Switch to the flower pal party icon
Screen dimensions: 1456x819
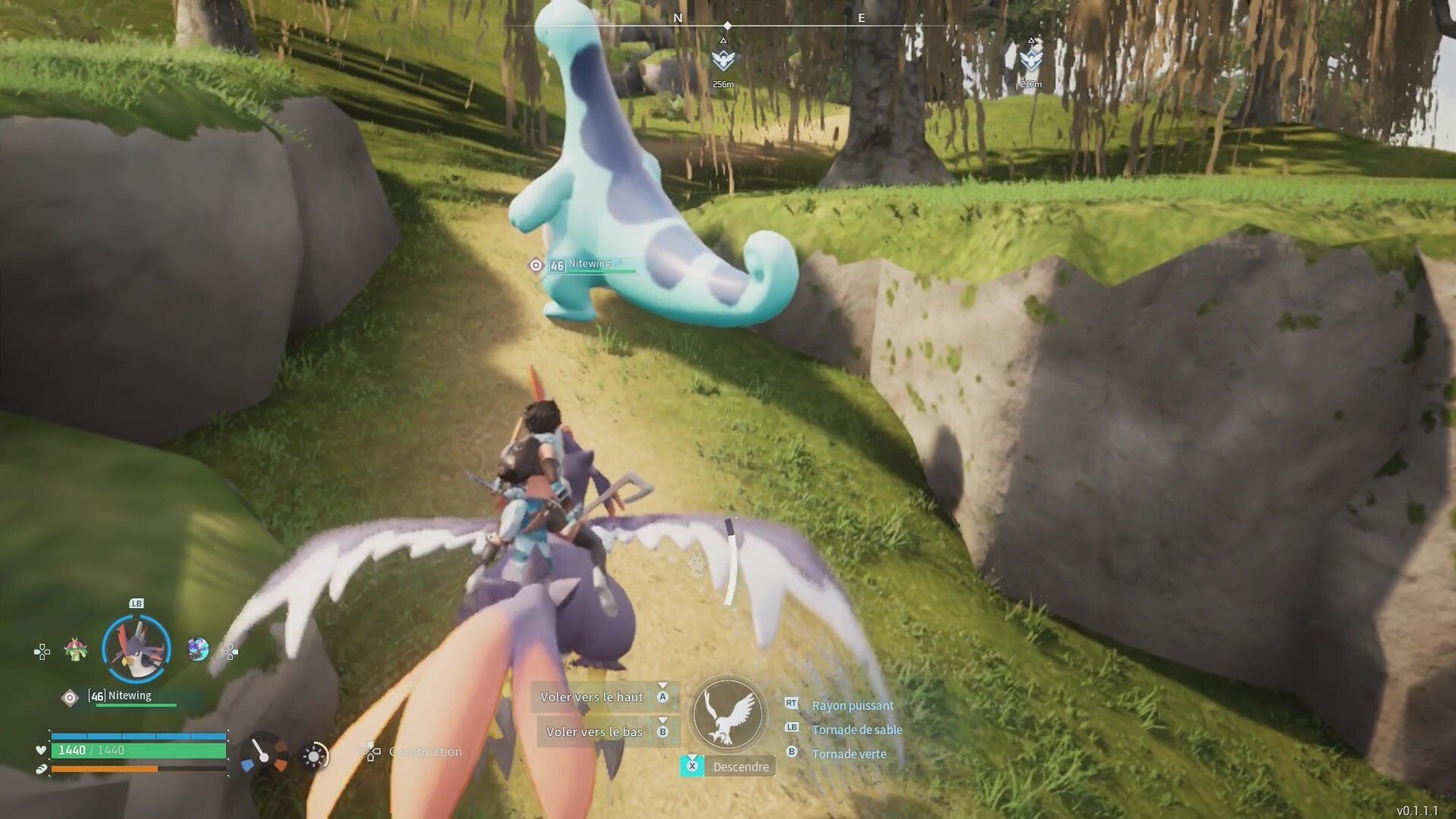tap(75, 650)
